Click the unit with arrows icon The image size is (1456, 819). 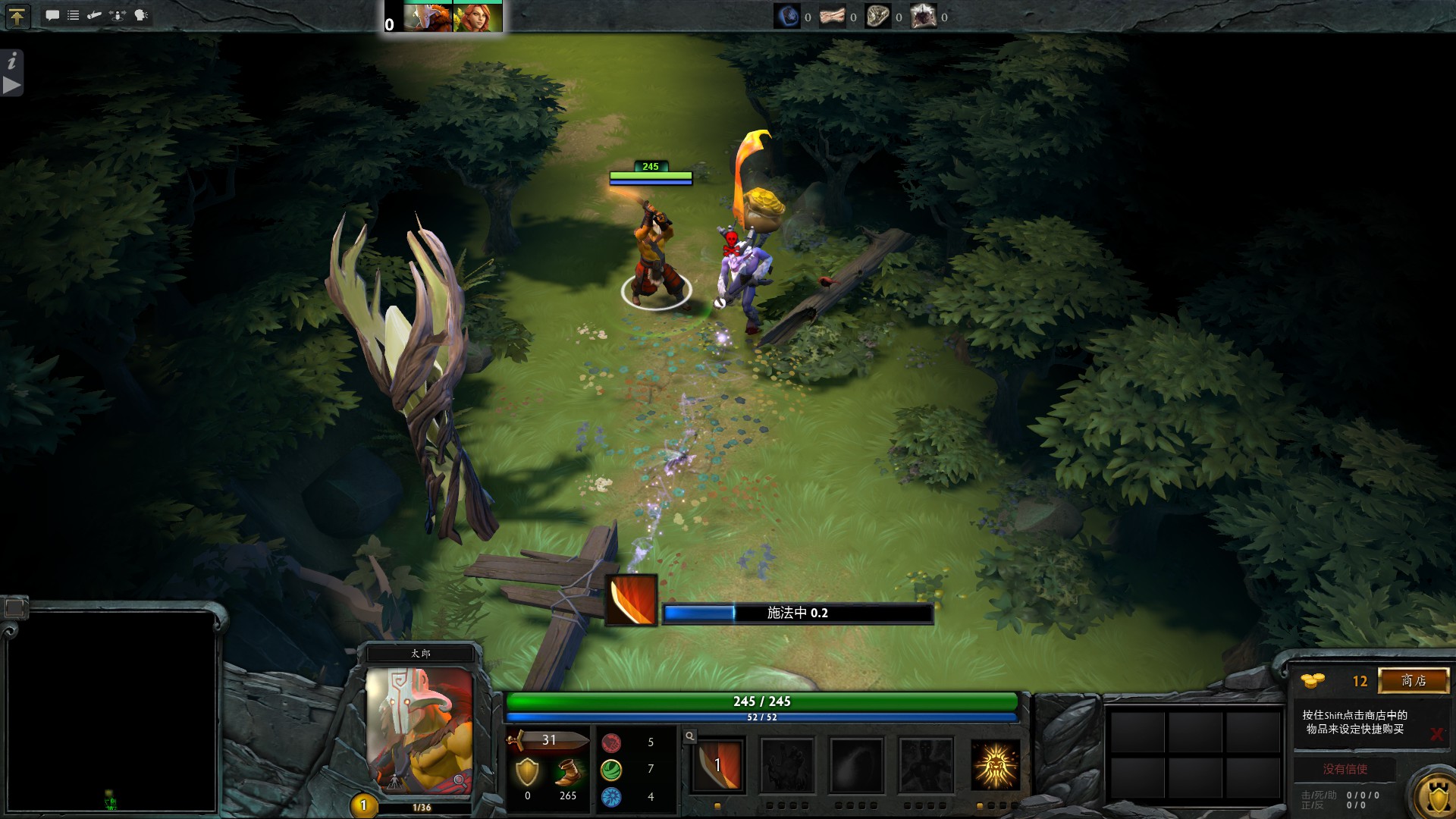pyautogui.click(x=118, y=15)
